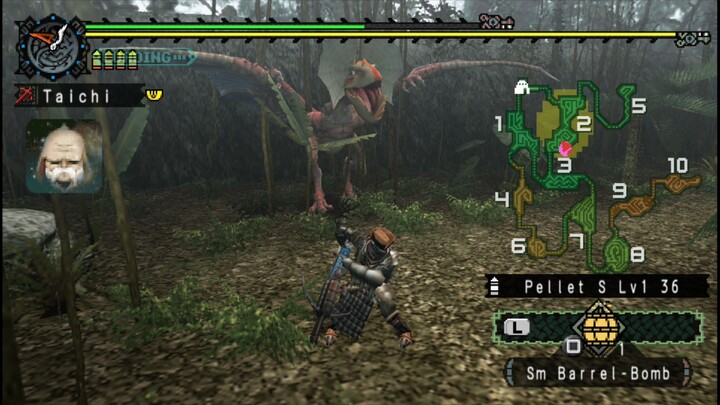Image resolution: width=720 pixels, height=405 pixels.
Task: Open the area minimap
Action: click(590, 170)
